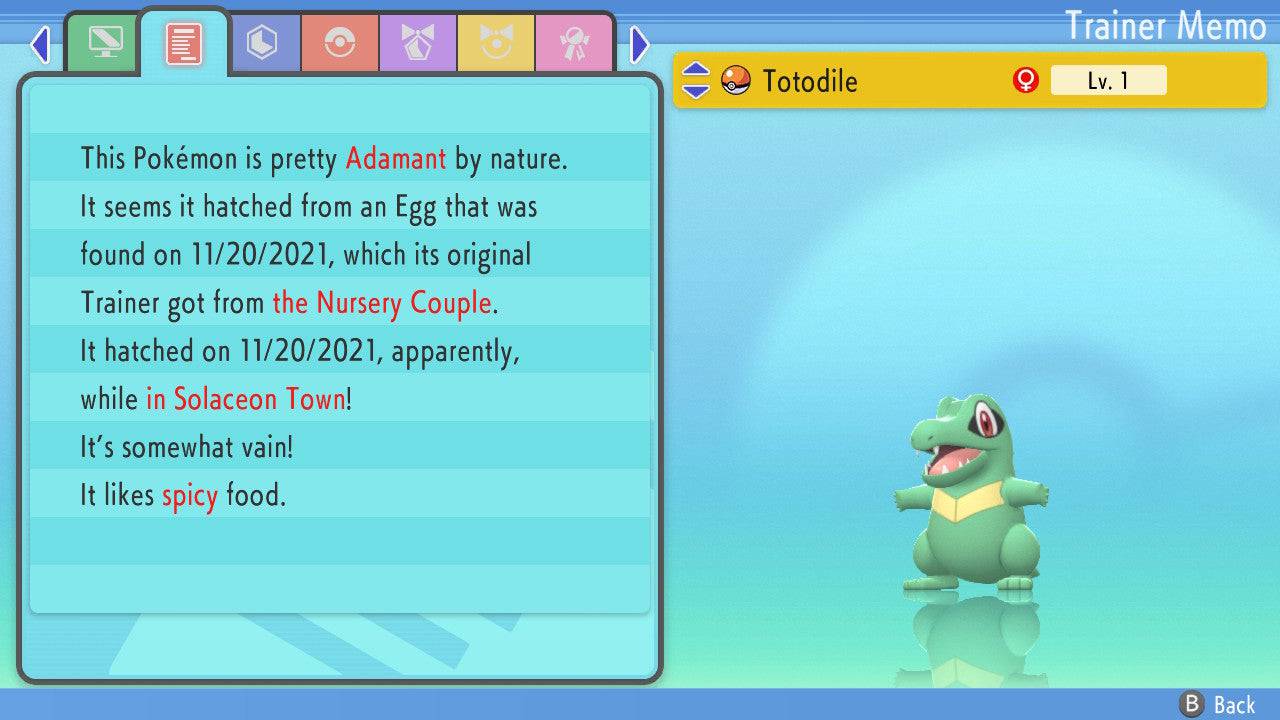
Task: Select the red Trainer Memo tab
Action: tap(183, 43)
